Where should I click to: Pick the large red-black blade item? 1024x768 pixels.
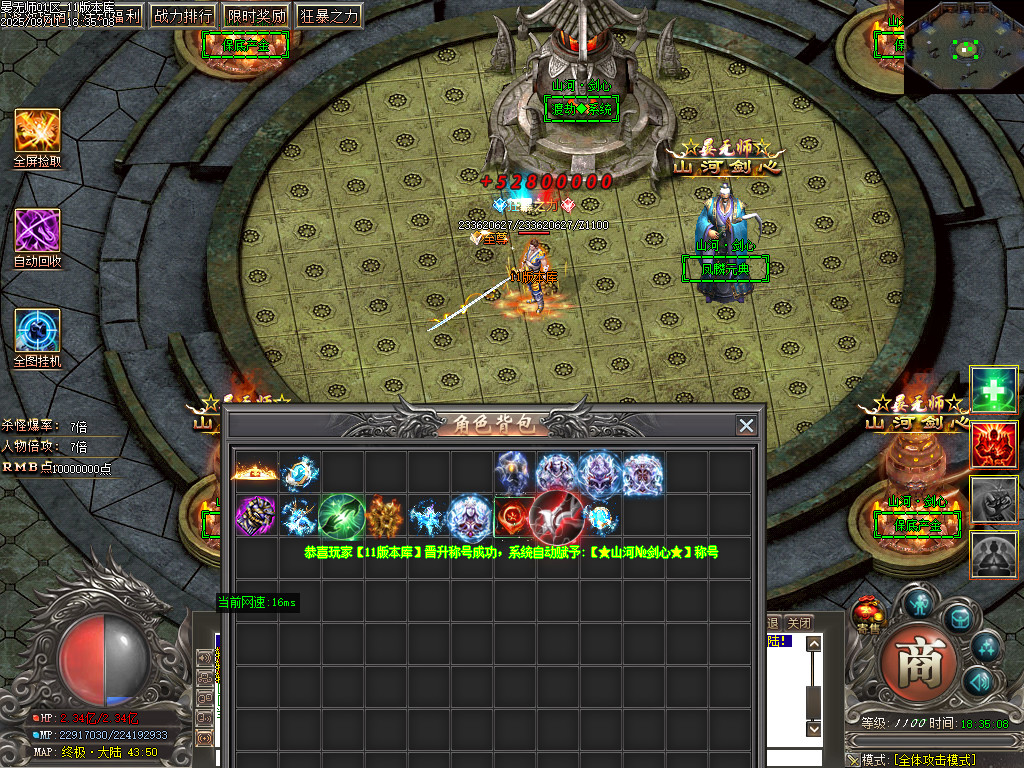click(556, 516)
